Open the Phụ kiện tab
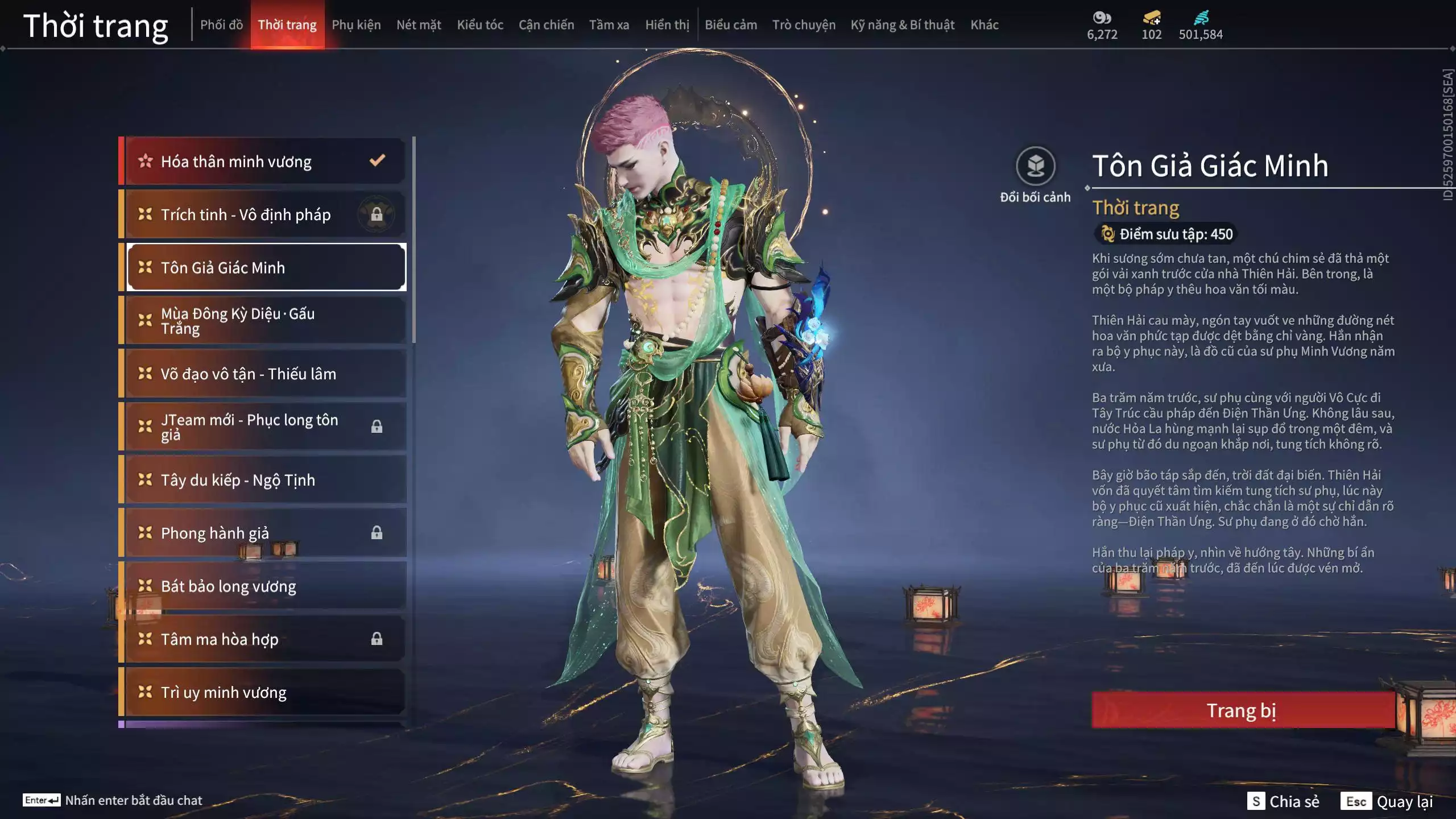1456x819 pixels. [x=356, y=25]
